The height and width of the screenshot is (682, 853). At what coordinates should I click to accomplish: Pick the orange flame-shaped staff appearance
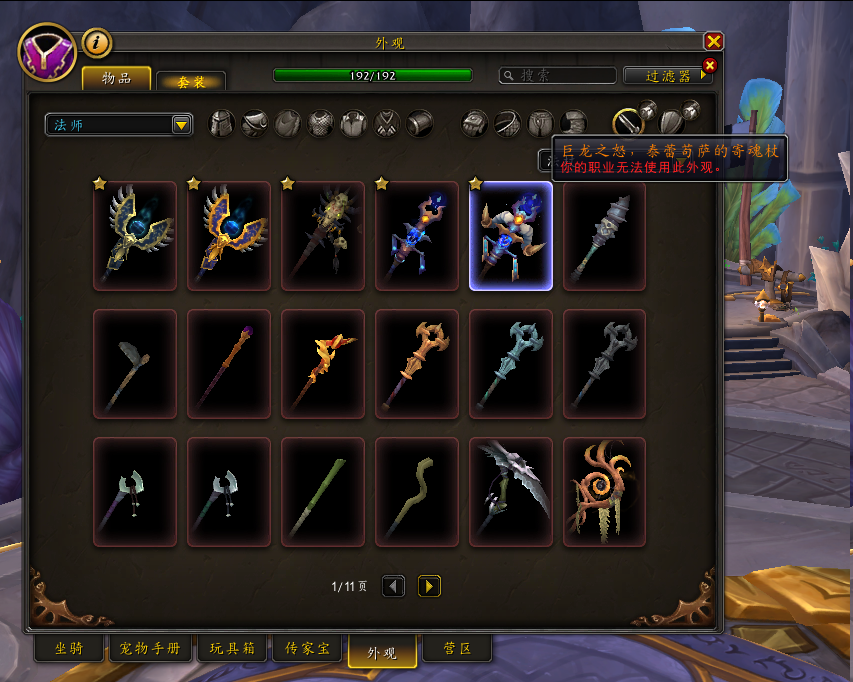click(x=323, y=363)
